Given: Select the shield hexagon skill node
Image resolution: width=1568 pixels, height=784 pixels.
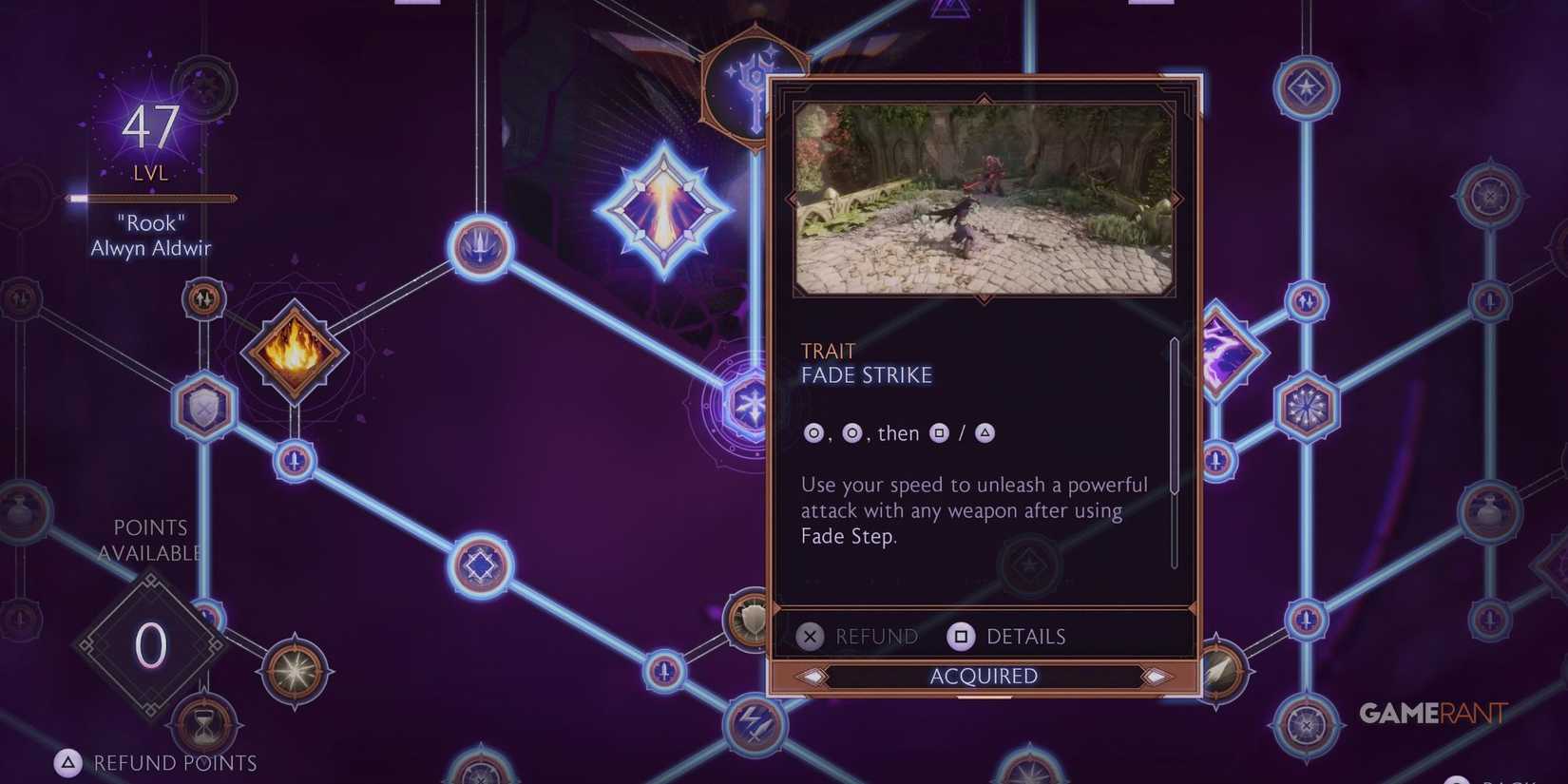Looking at the screenshot, I should click(x=204, y=409).
